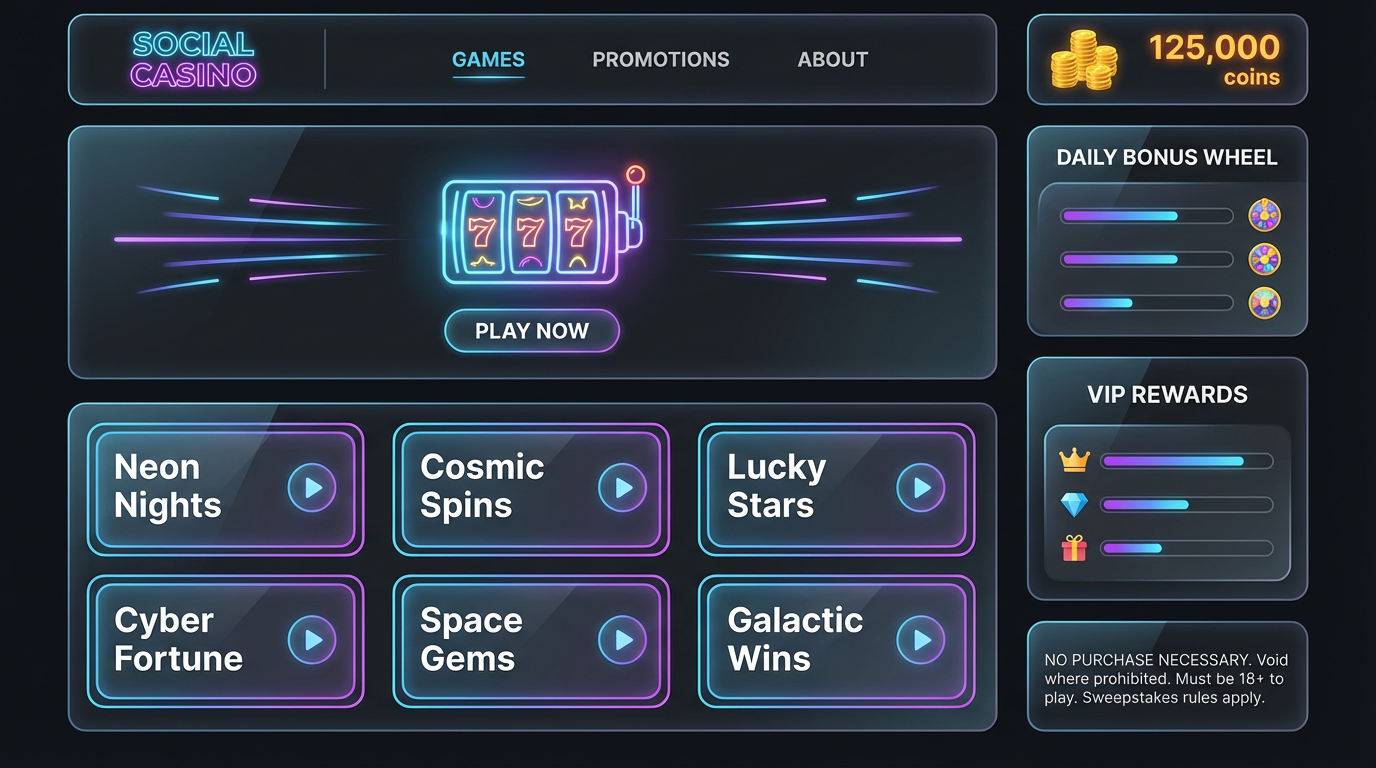Click the top VIP Rewards progress bar
The image size is (1376, 768).
[1186, 461]
